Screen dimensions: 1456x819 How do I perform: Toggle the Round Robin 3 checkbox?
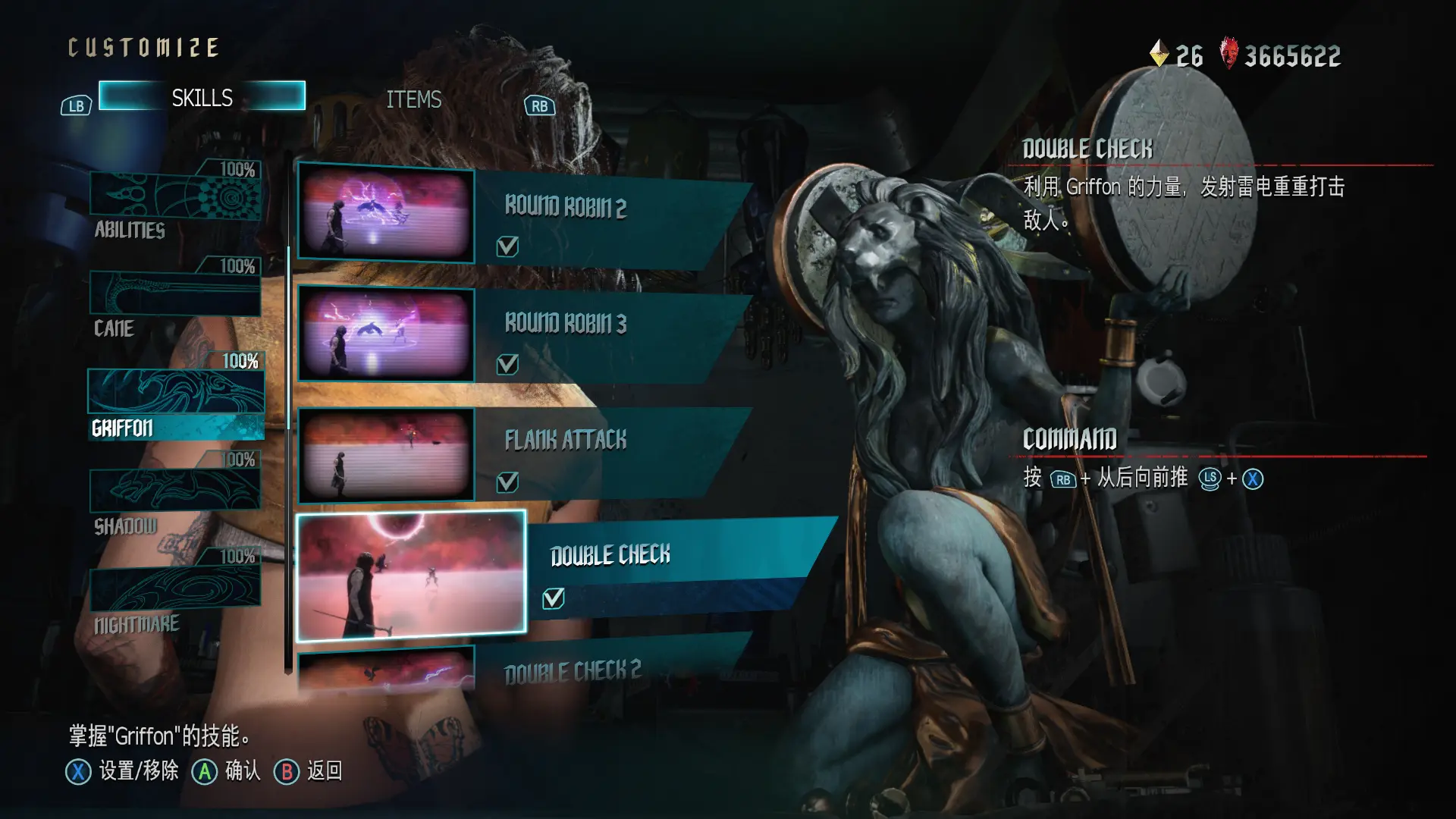coord(507,365)
